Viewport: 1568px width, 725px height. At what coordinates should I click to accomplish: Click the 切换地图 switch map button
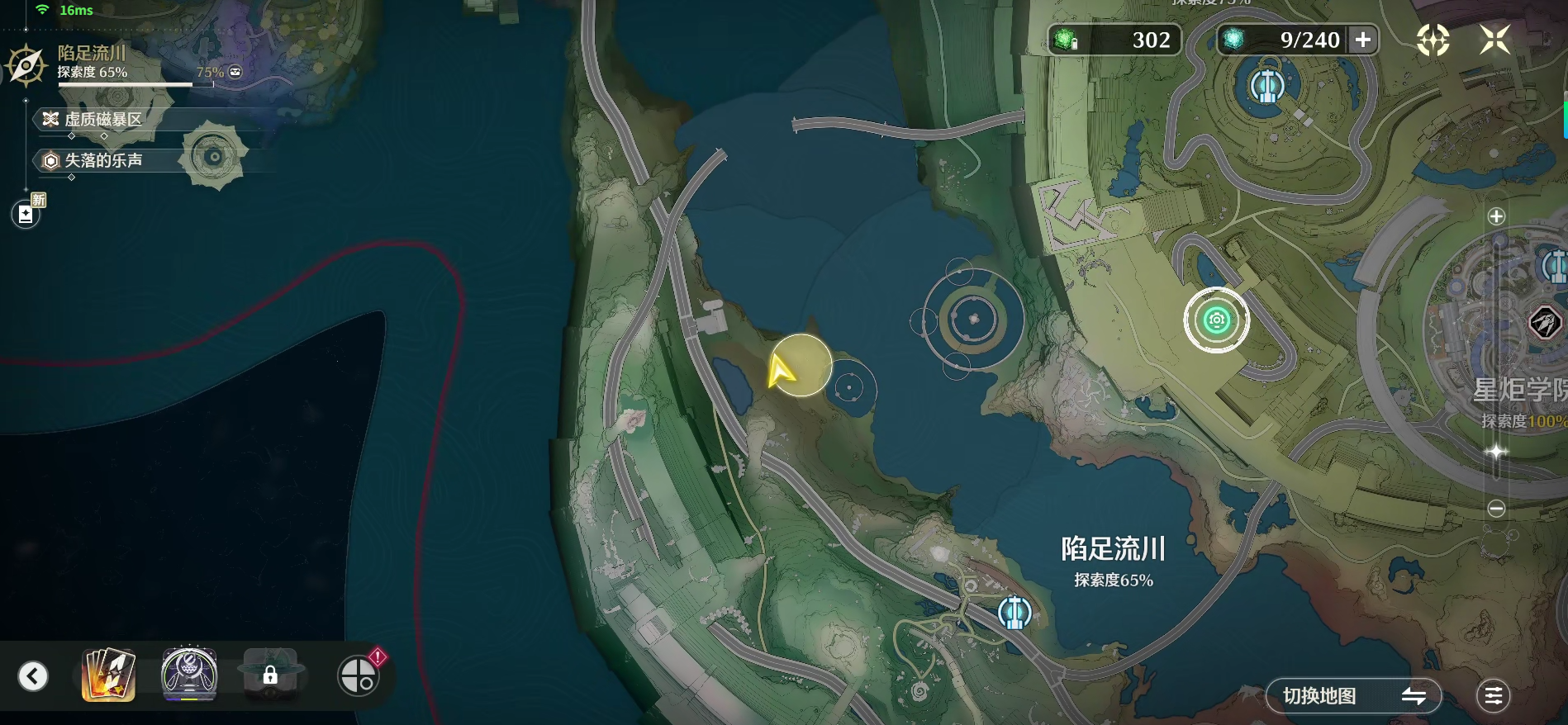pos(1353,696)
